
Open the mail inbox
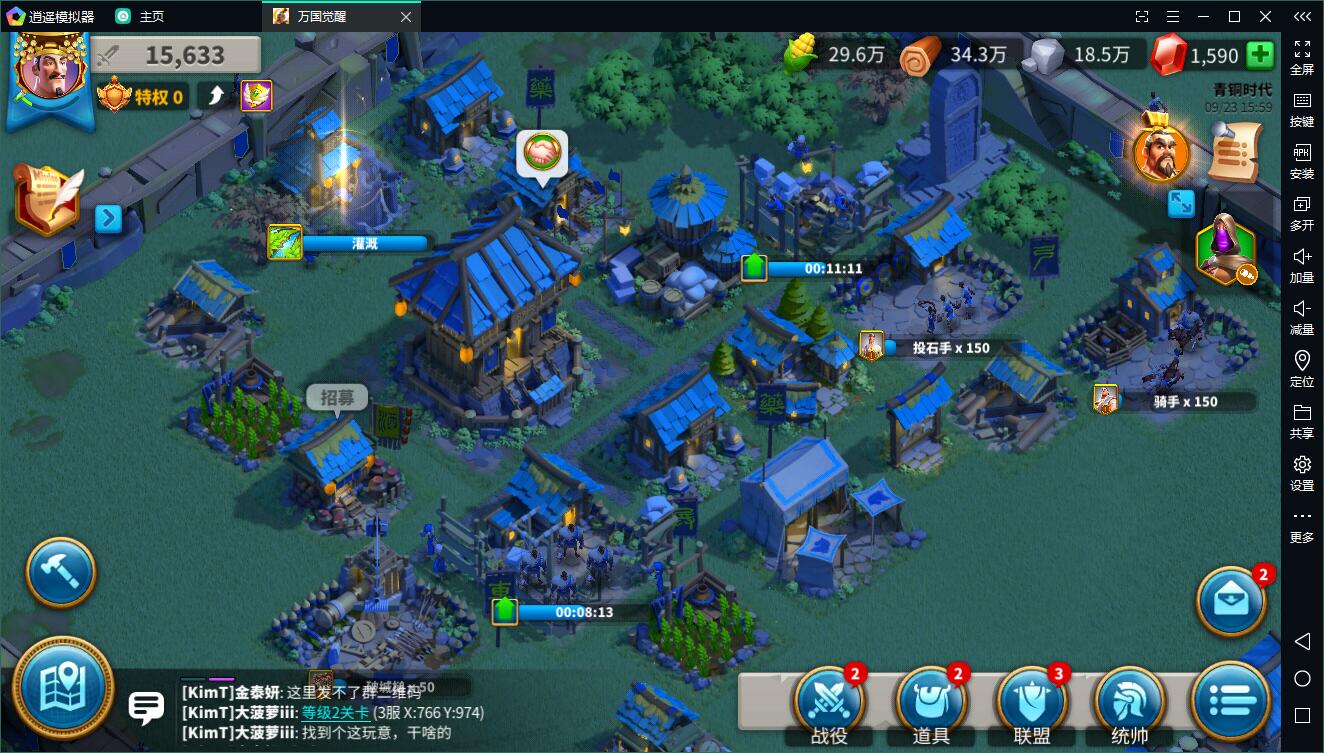point(1231,599)
